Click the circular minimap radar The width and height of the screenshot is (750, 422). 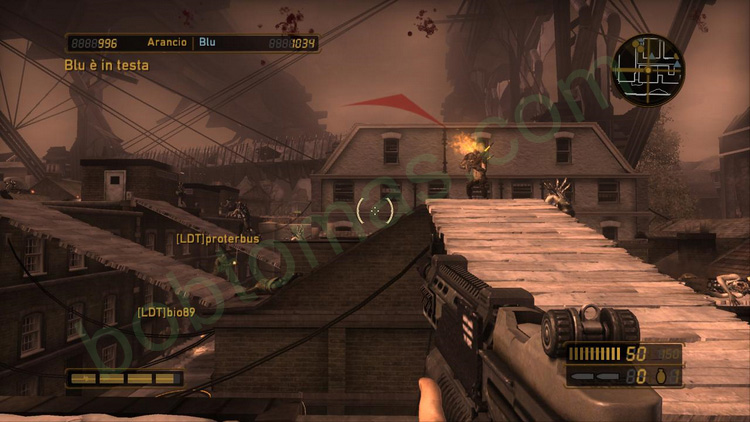point(648,68)
